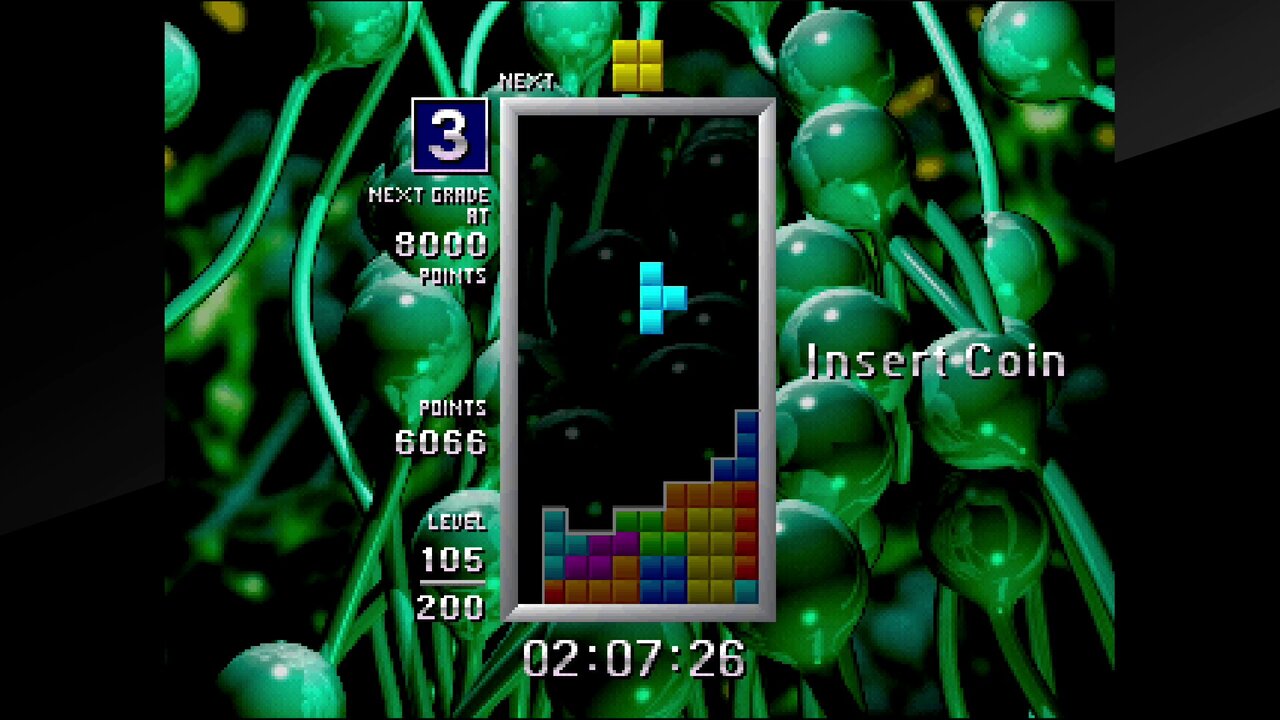This screenshot has height=720, width=1280.
Task: Toggle the NEXT piece preview label
Action: pos(527,81)
